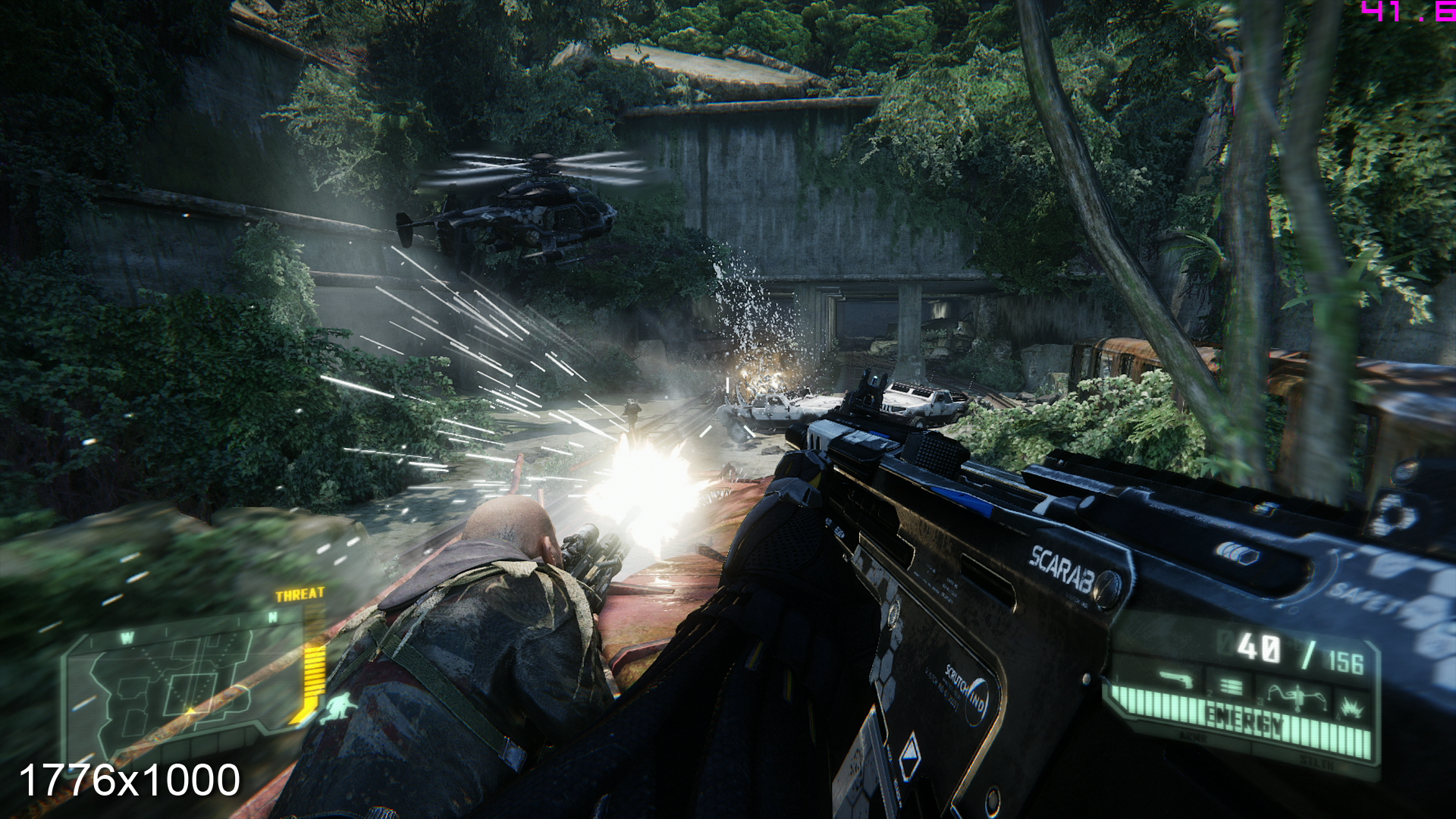Click the THREAT label tab on the HUD
Viewport: 1456px width, 819px height.
(300, 594)
